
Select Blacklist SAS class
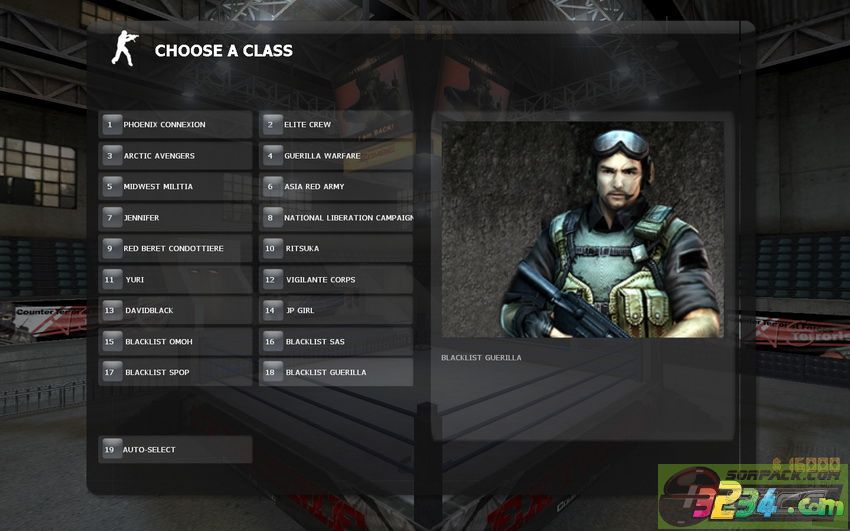click(x=336, y=342)
